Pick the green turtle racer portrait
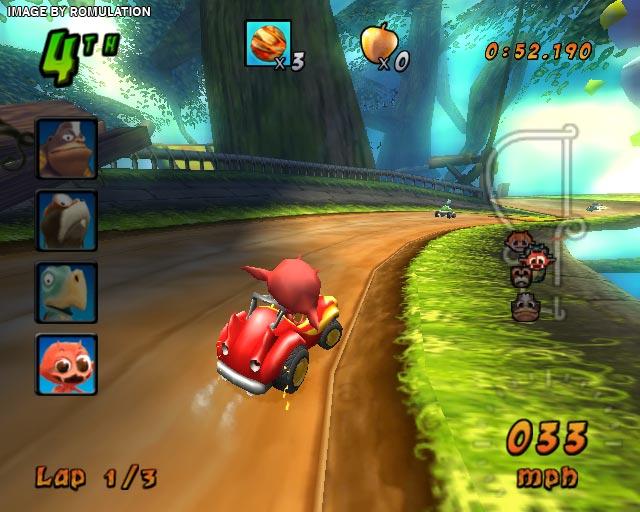This screenshot has height=512, width=640. point(67,292)
